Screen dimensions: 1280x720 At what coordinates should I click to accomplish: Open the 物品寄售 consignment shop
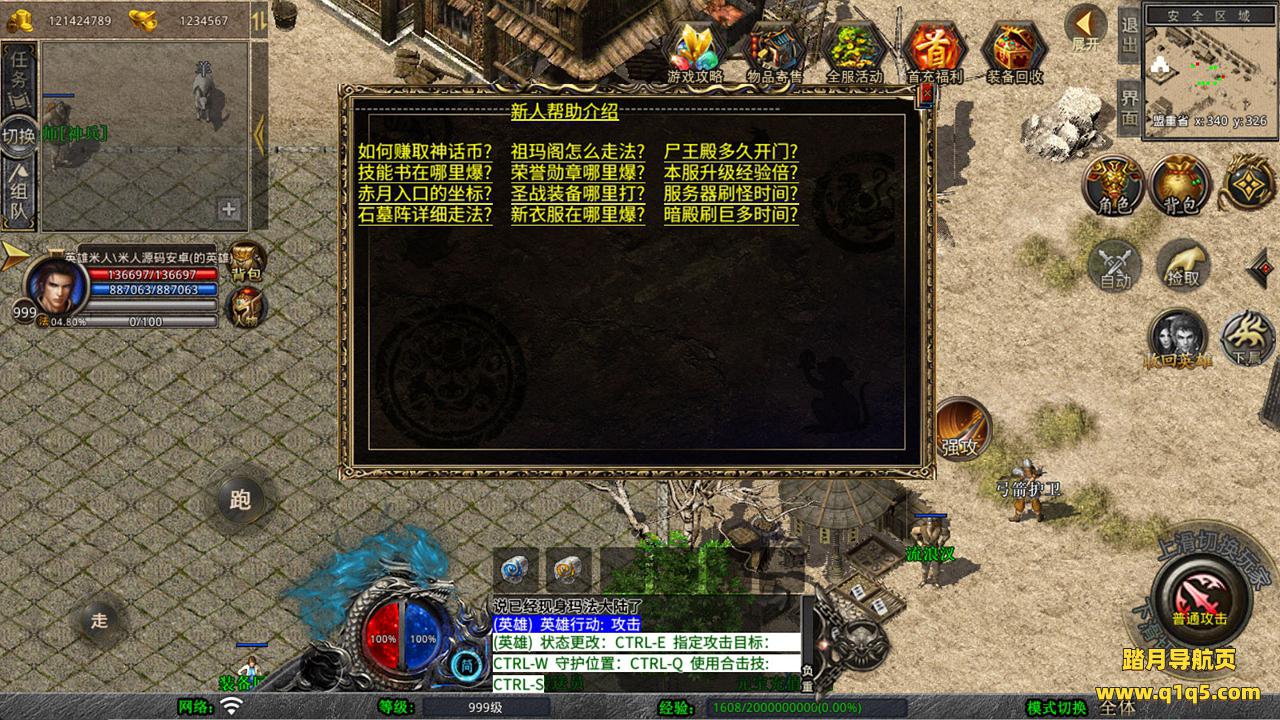[x=776, y=48]
